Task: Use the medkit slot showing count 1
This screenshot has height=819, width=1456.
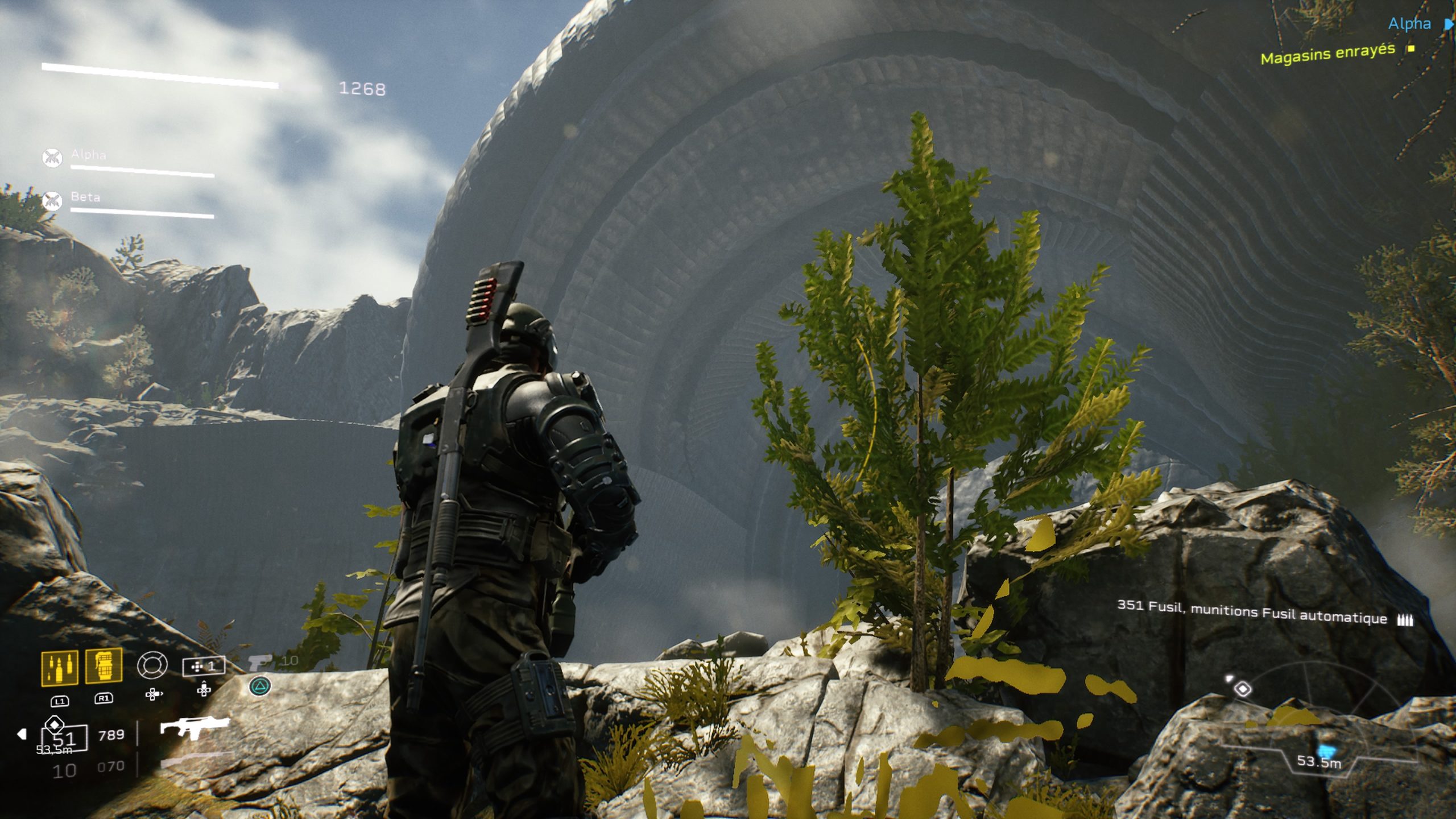Action: 203,666
